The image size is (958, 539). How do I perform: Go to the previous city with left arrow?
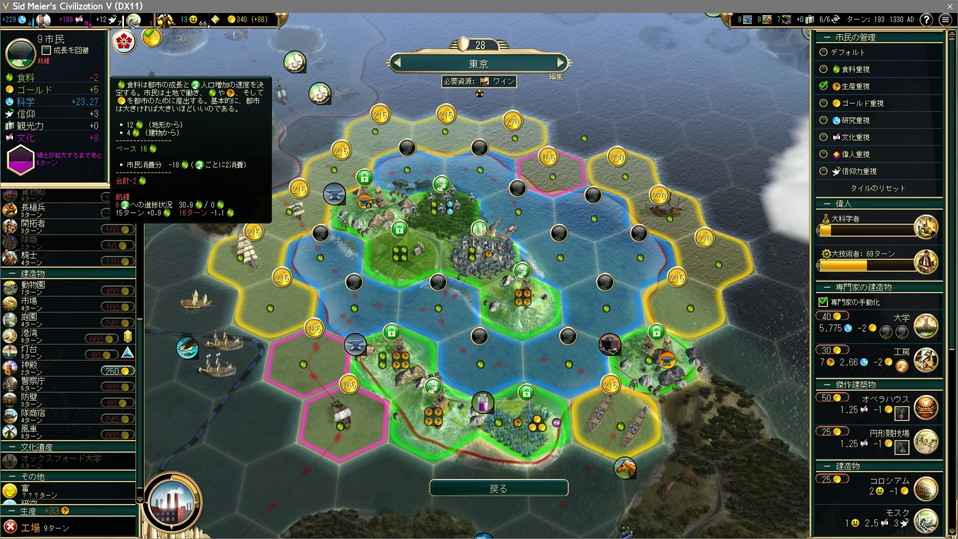click(x=397, y=62)
